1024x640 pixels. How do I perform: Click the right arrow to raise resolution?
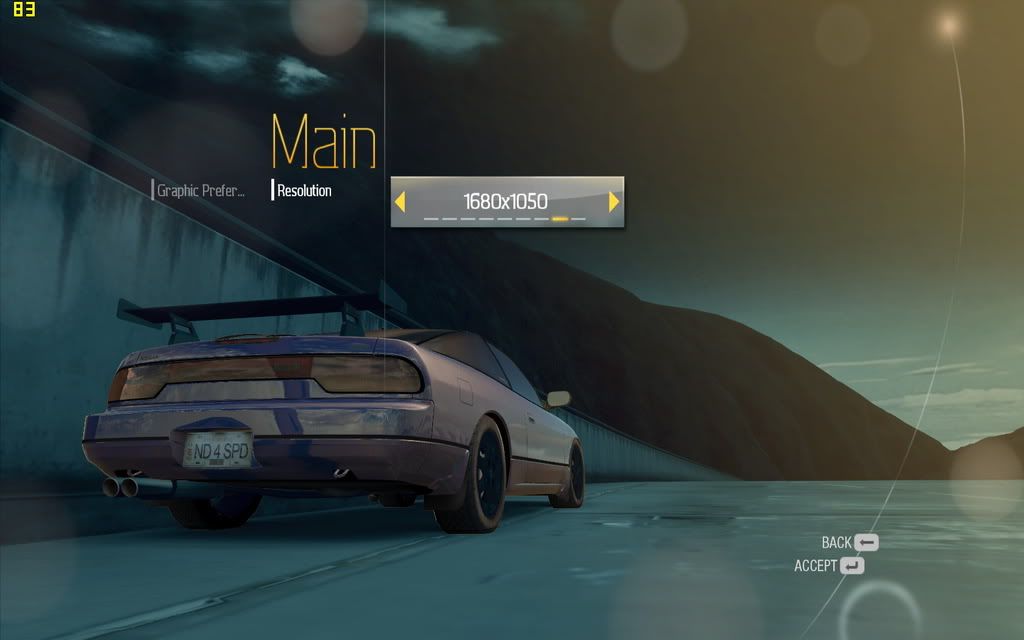tap(614, 202)
